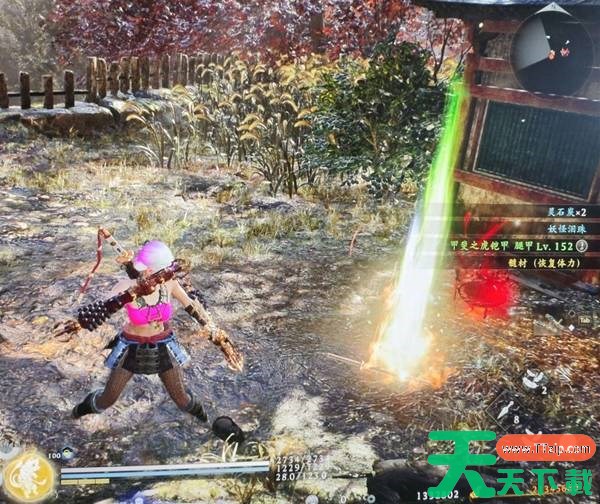Image resolution: width=600 pixels, height=504 pixels.
Task: Open the circular minimap
Action: click(554, 49)
